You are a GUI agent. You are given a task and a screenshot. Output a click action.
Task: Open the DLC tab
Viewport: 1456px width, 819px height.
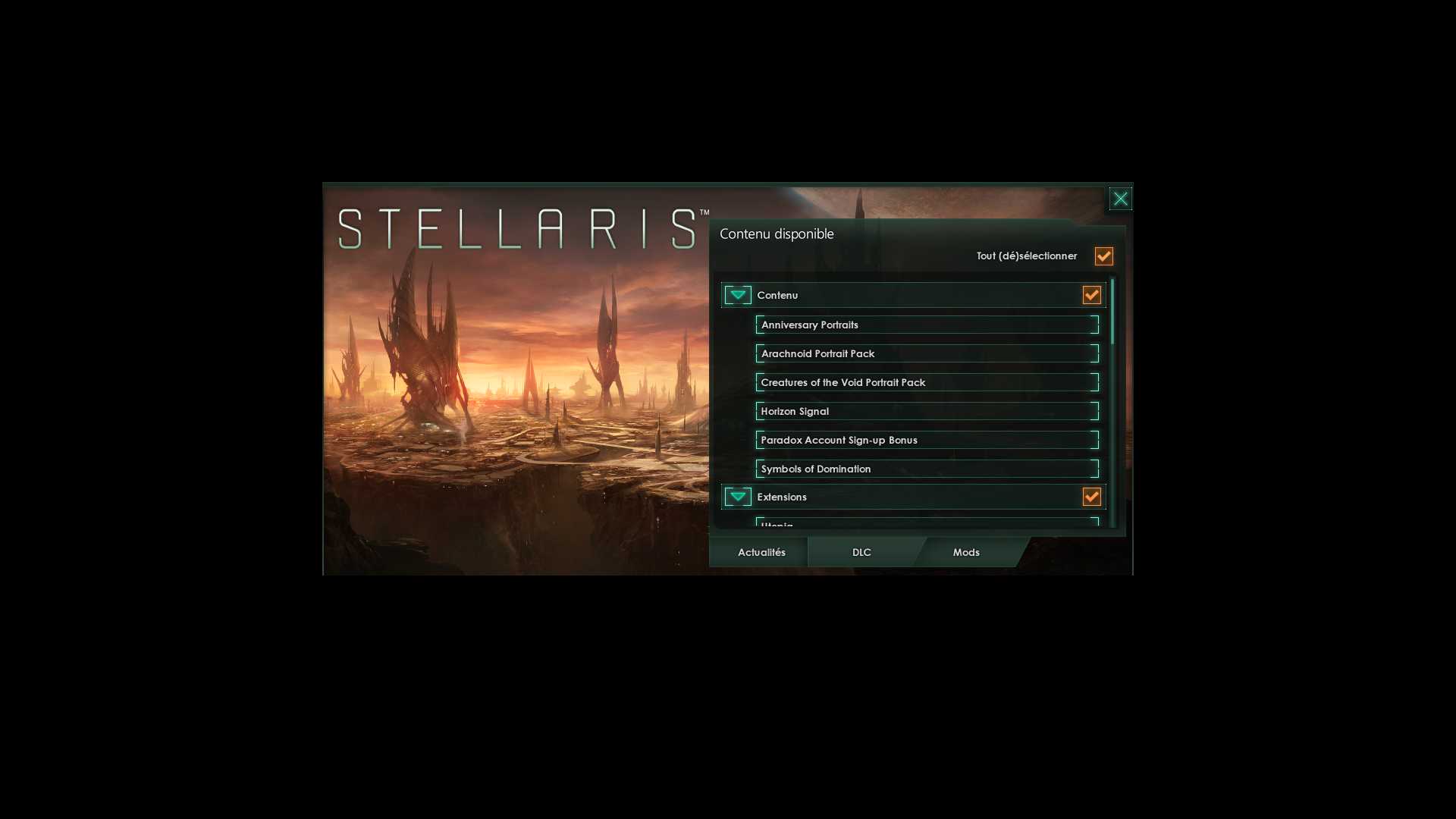point(861,552)
